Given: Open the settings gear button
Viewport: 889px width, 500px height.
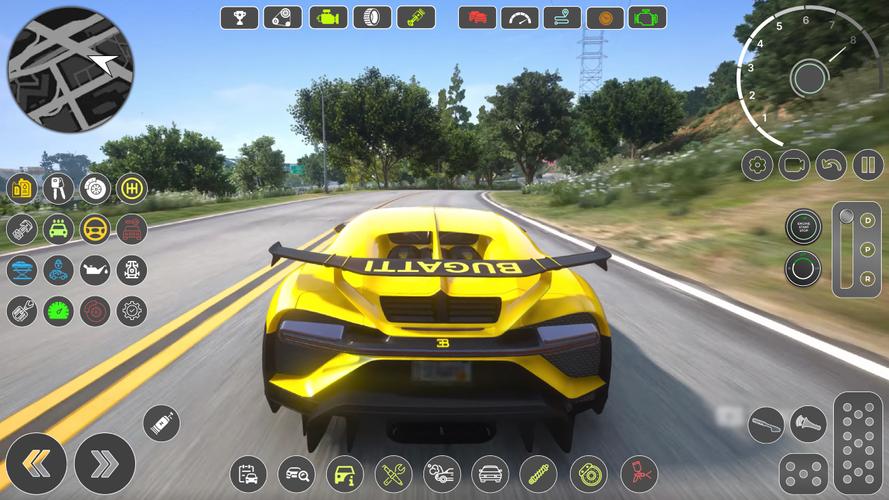Looking at the screenshot, I should (756, 164).
